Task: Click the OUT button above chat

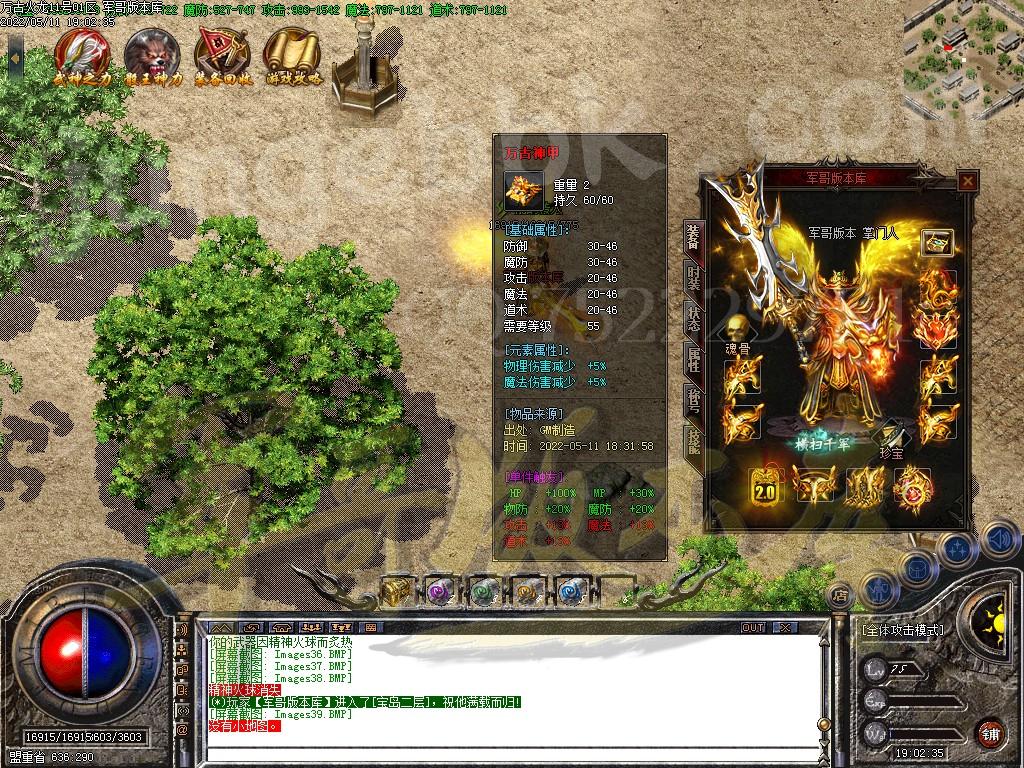Action: coord(753,627)
